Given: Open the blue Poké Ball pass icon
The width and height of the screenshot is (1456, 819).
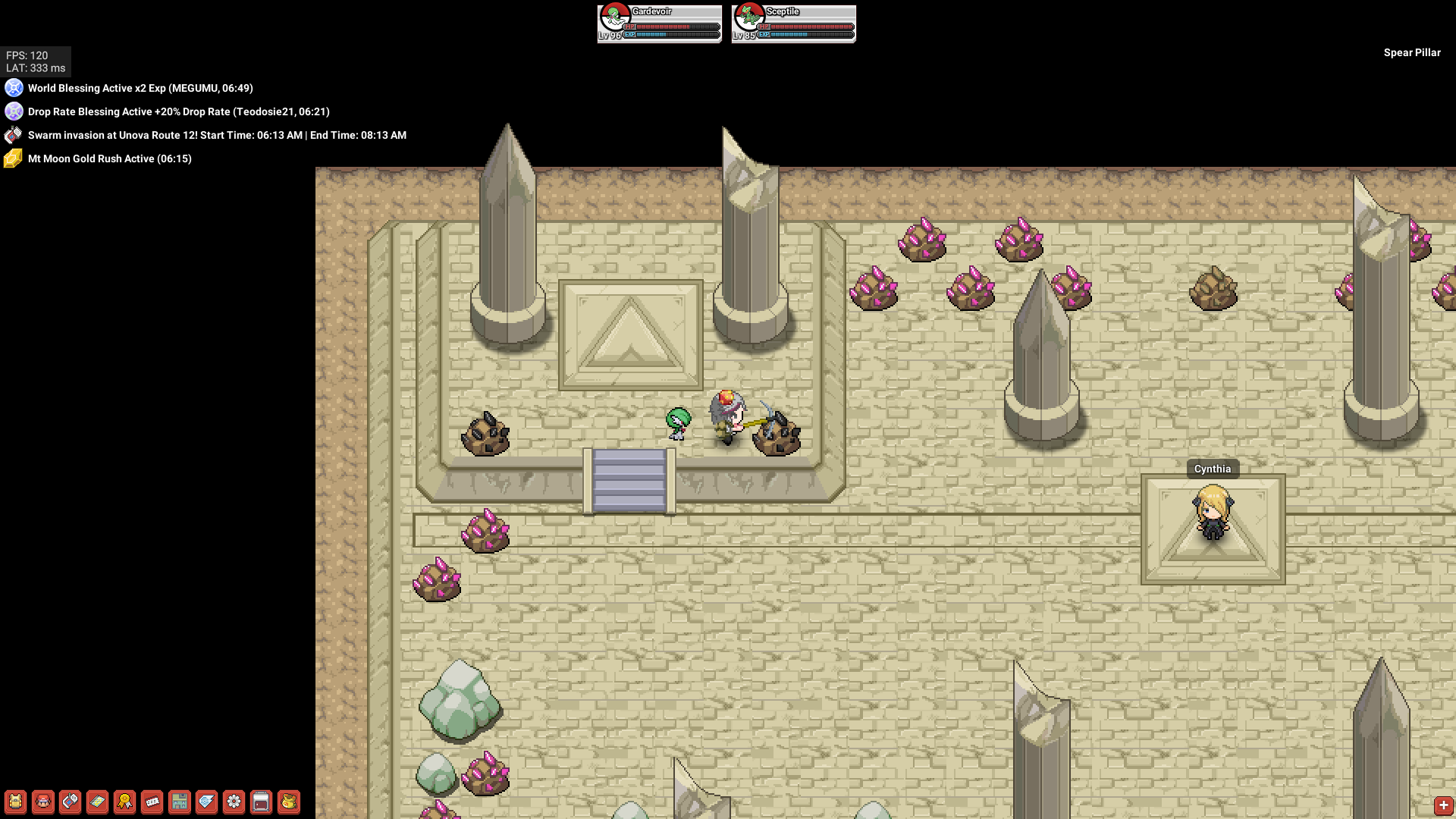Looking at the screenshot, I should tap(207, 802).
